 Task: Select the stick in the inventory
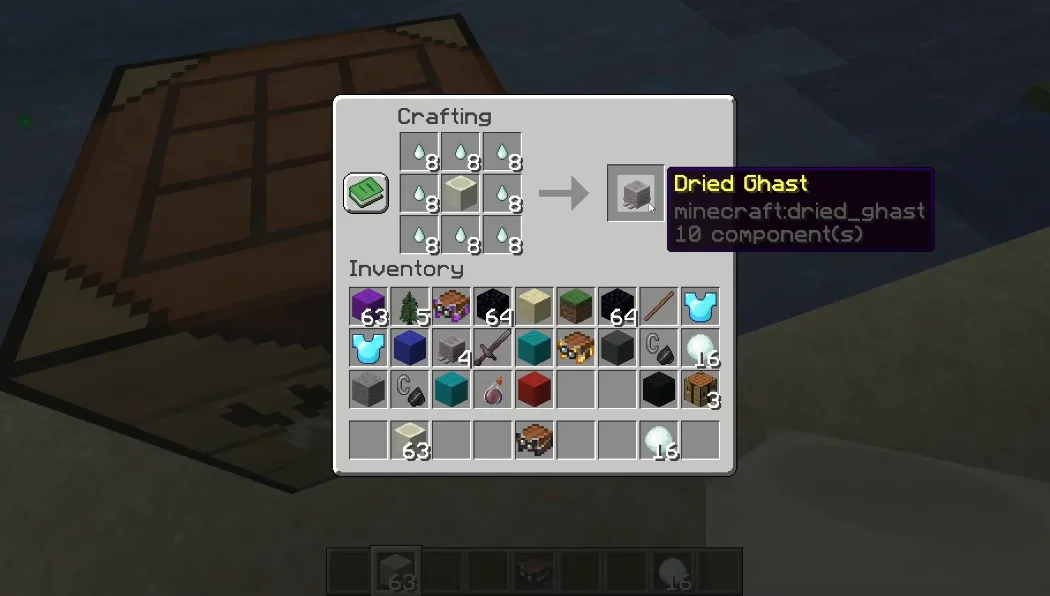(x=658, y=307)
